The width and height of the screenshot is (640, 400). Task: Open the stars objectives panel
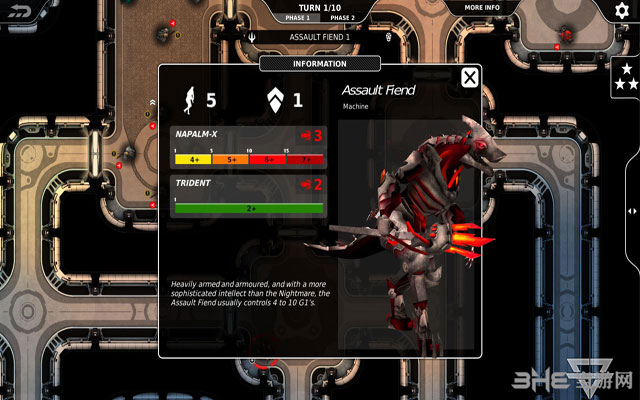[x=627, y=77]
